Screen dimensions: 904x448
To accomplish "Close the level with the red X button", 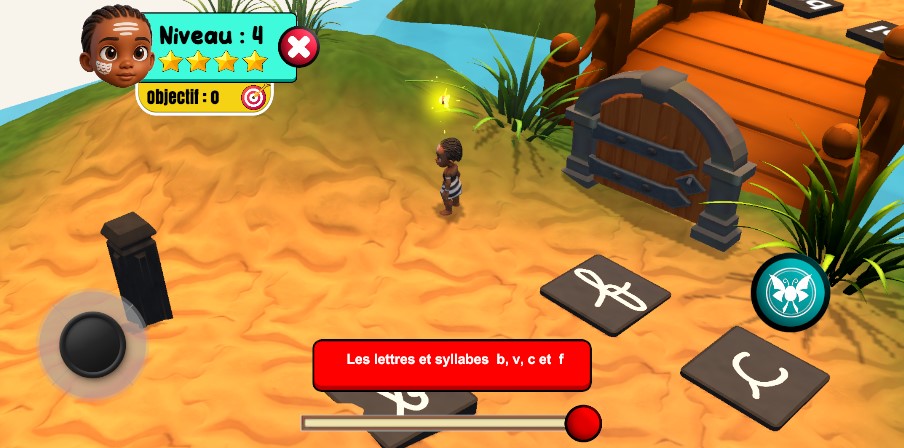I will (298, 47).
